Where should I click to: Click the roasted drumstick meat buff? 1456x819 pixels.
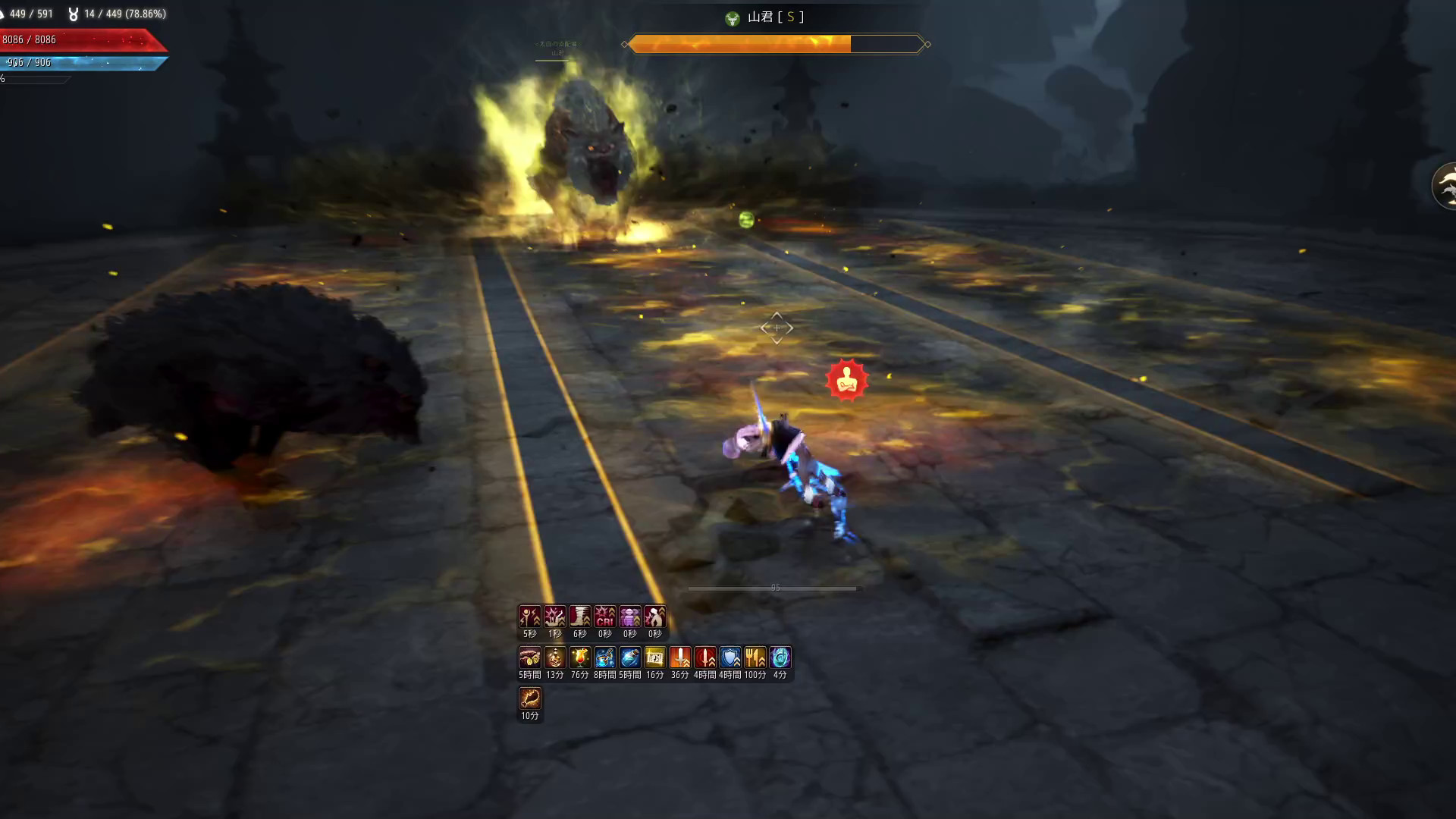point(530,698)
